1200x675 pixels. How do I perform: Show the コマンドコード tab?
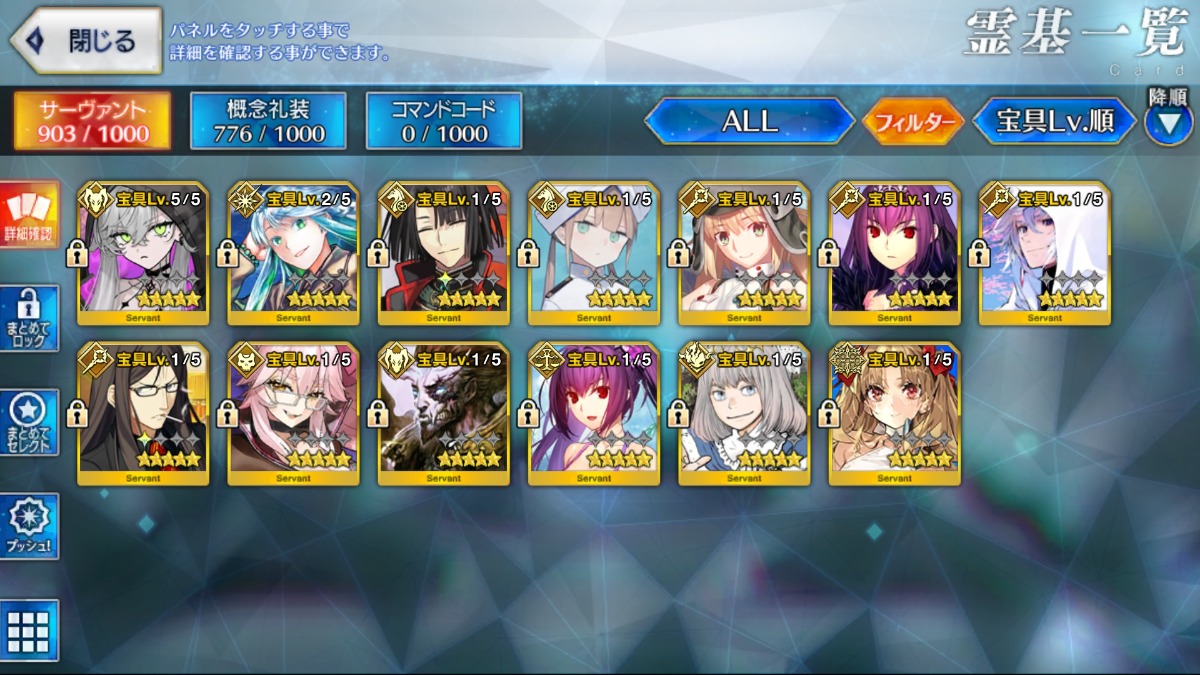(x=444, y=121)
